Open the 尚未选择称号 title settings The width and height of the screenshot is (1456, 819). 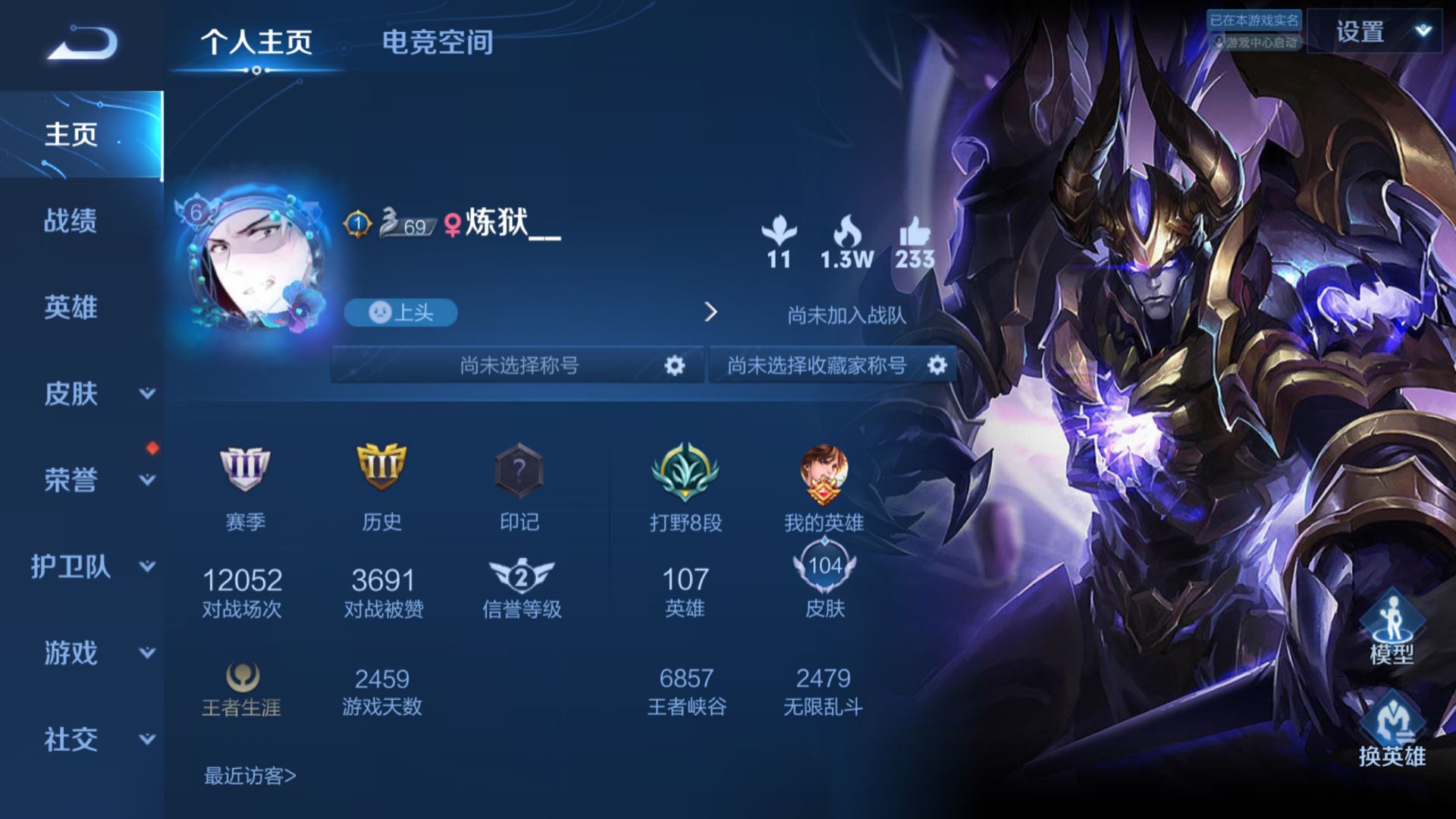pyautogui.click(x=673, y=366)
